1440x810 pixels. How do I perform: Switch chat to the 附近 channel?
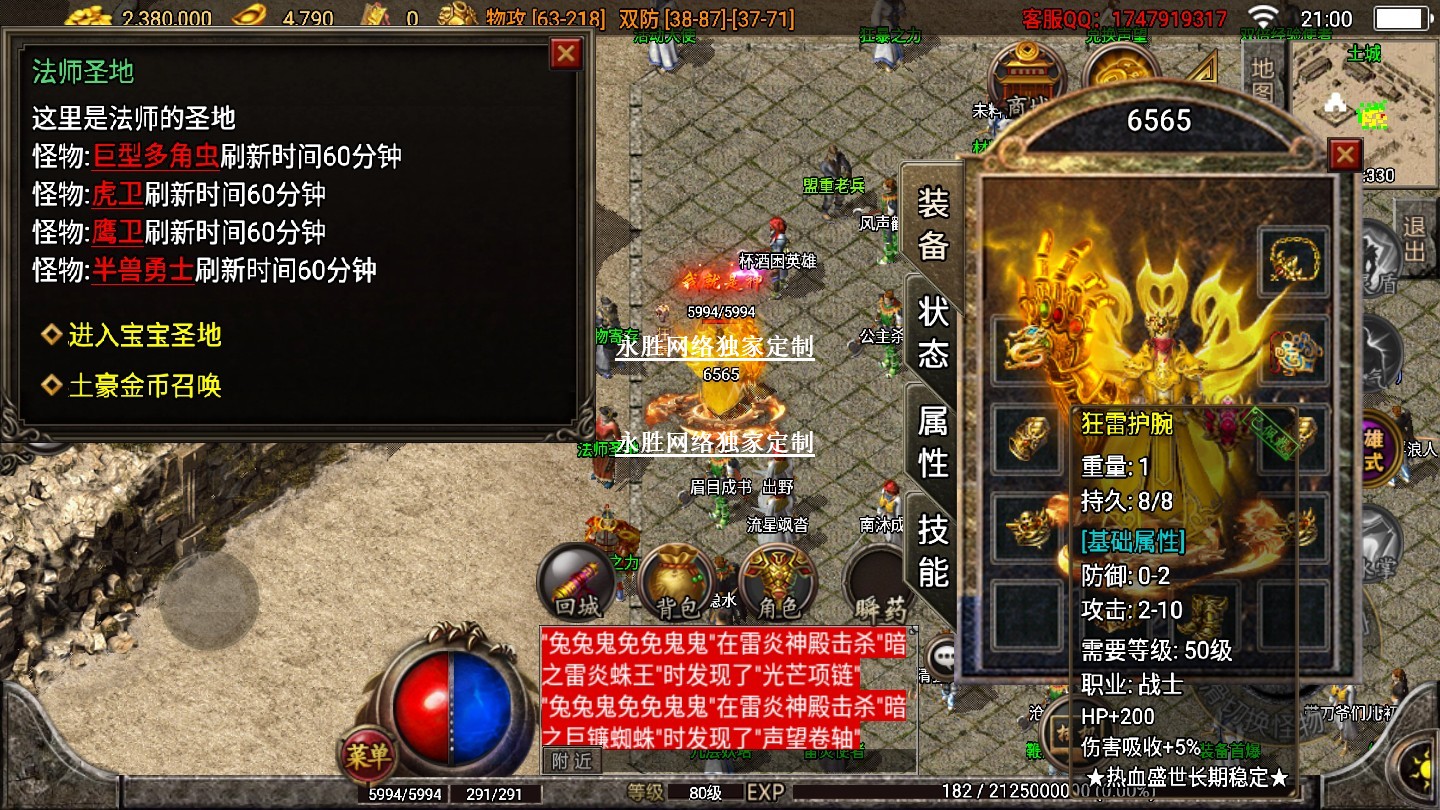click(572, 761)
